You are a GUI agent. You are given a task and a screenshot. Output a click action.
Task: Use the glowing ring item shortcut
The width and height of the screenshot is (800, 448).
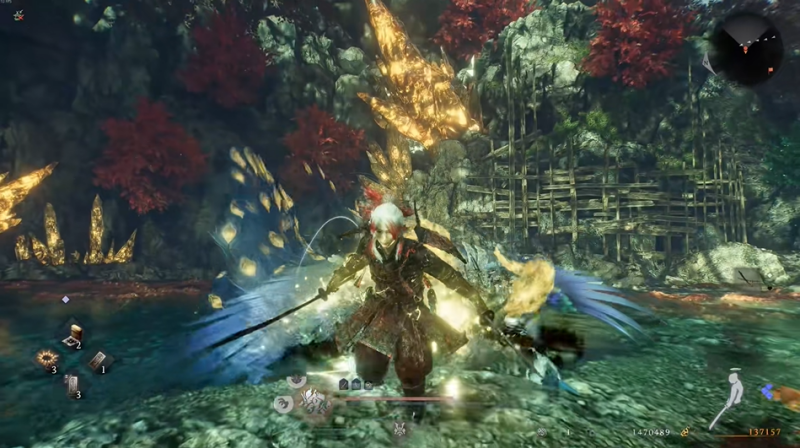coord(46,358)
